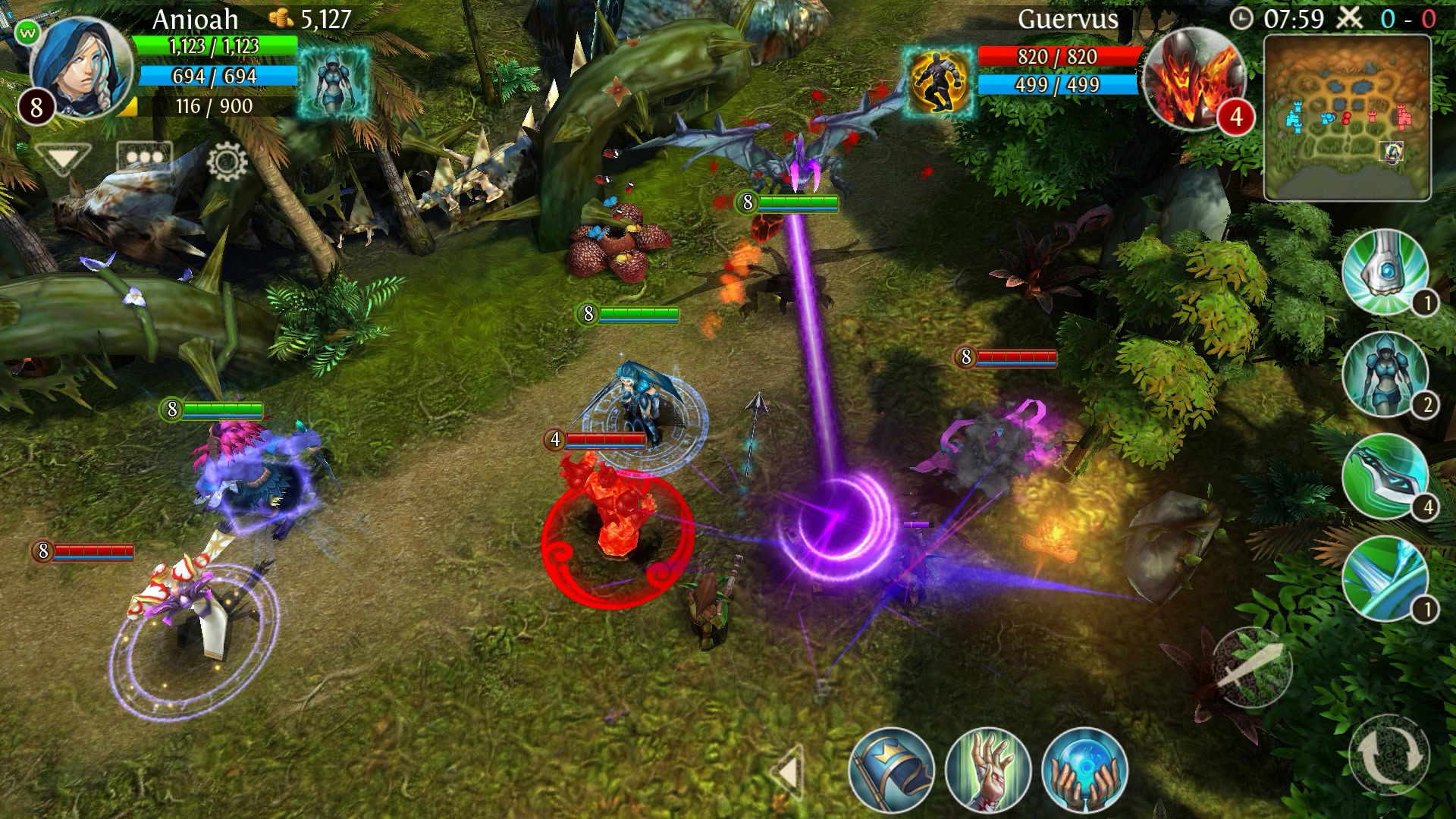Open the chat bubble button
The height and width of the screenshot is (819, 1456).
[144, 159]
